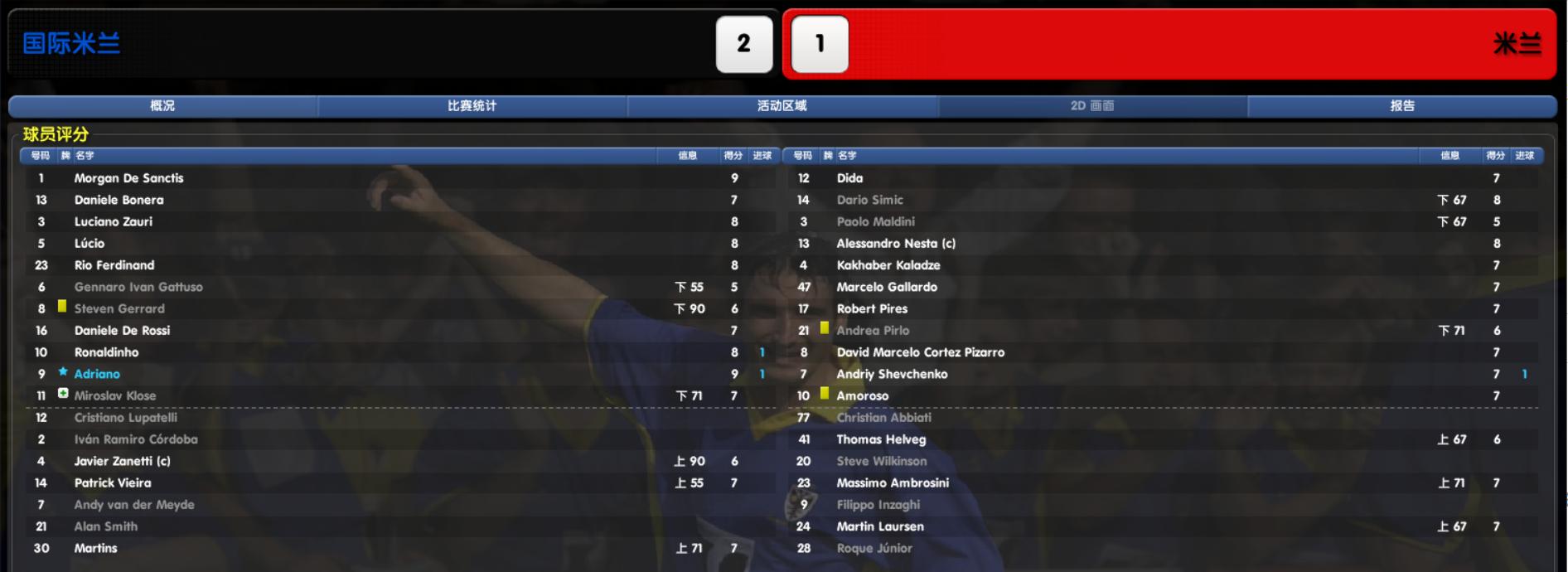Select goalkeeper Morgan De Sanctis
Image resolution: width=1568 pixels, height=572 pixels.
128,178
